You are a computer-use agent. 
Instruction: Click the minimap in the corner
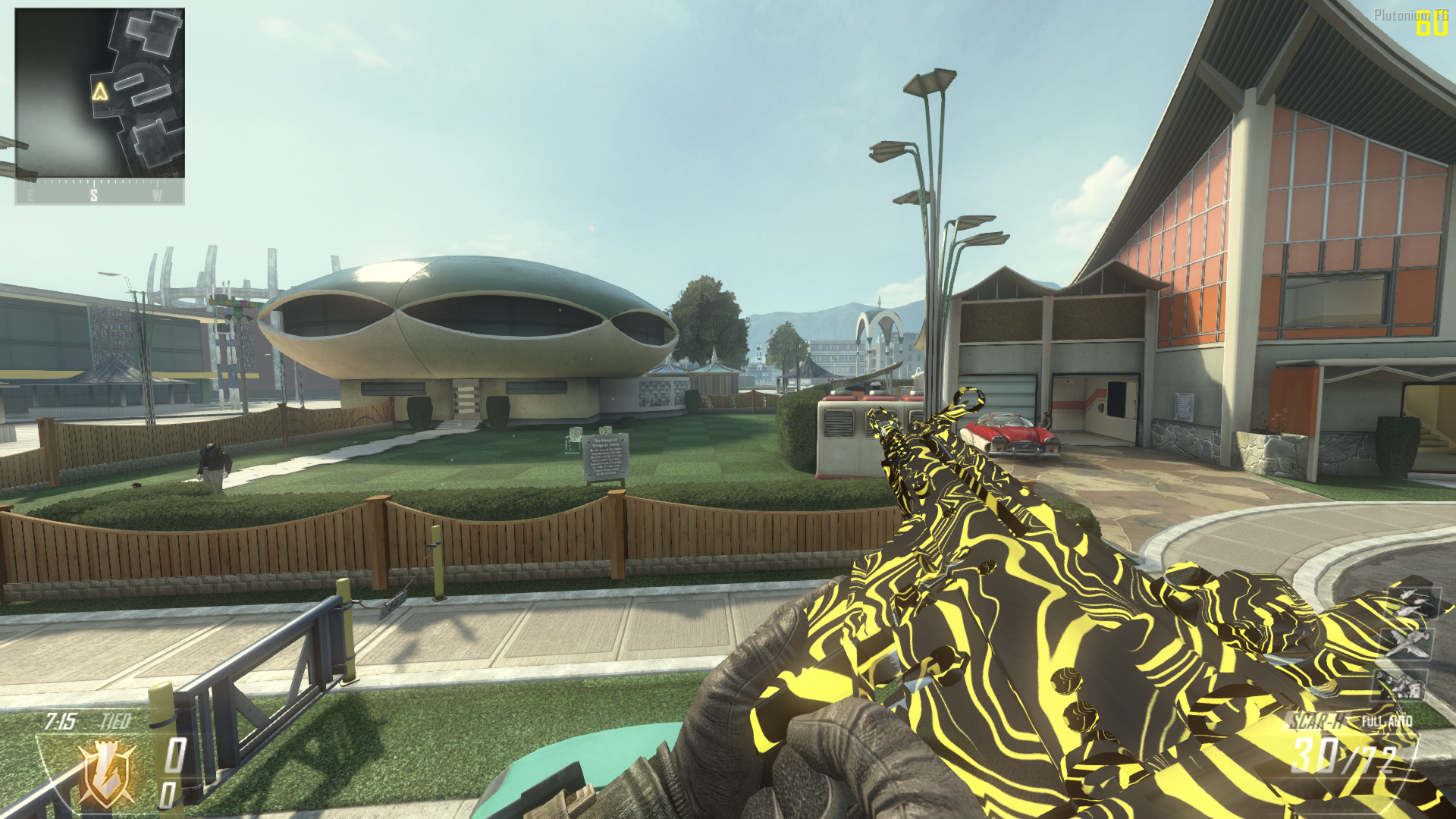pos(99,93)
